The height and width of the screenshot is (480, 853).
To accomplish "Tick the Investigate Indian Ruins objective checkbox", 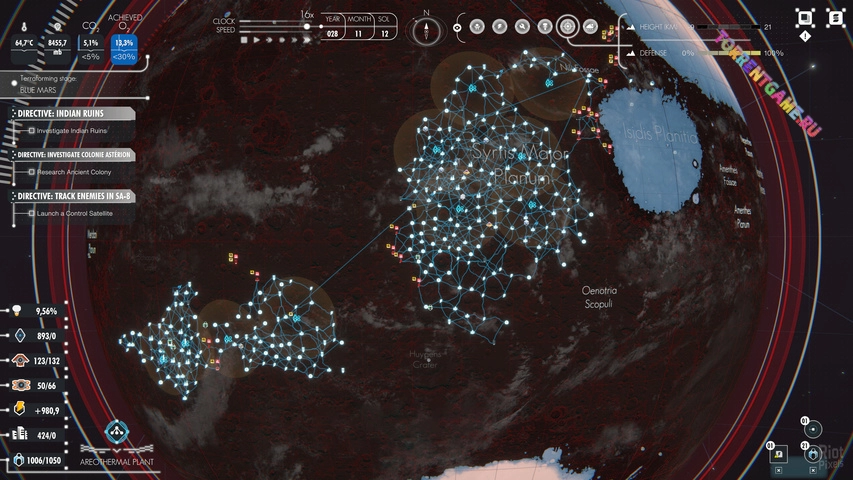I will (x=32, y=130).
